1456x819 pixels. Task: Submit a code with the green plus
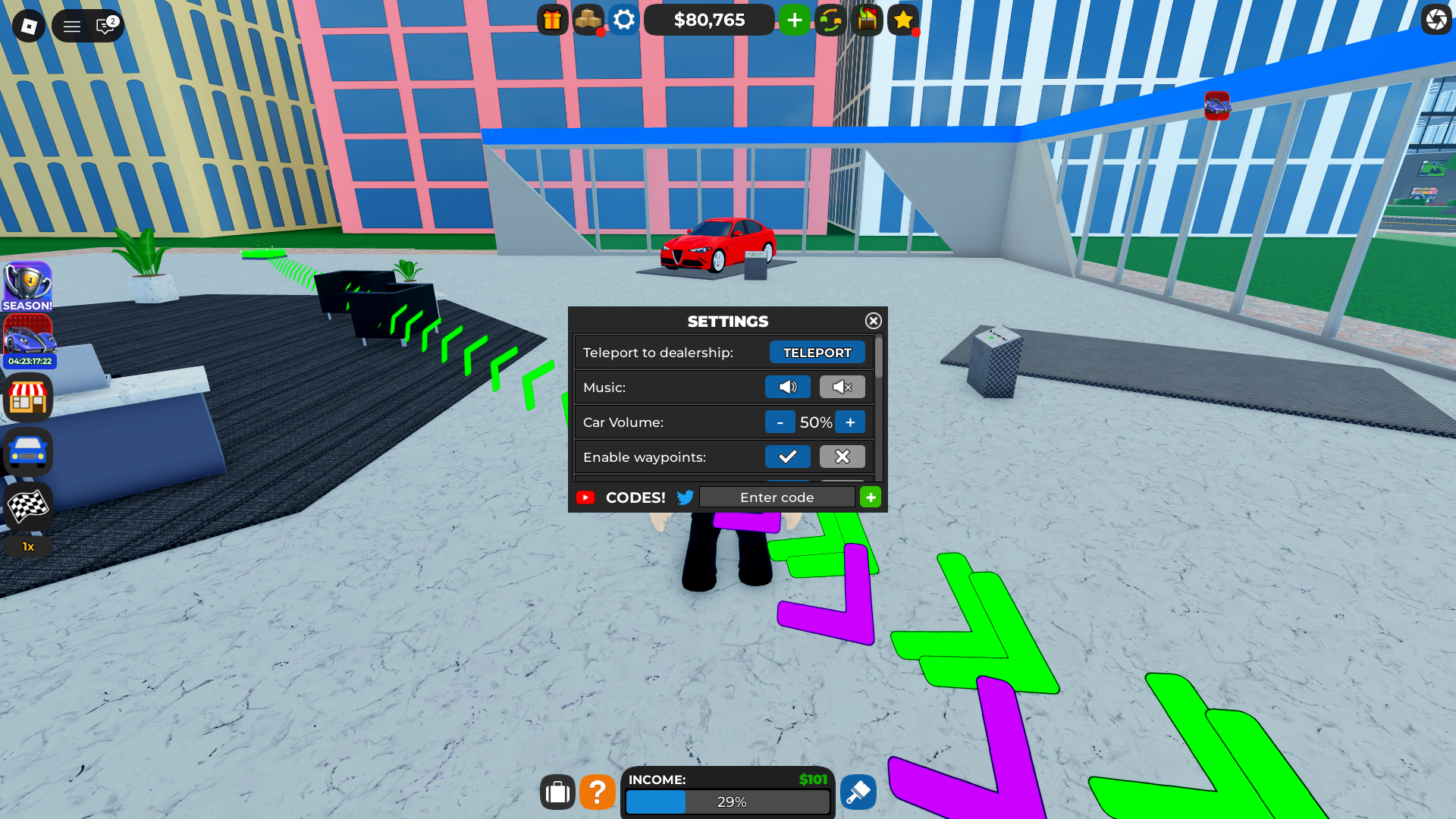pyautogui.click(x=870, y=497)
